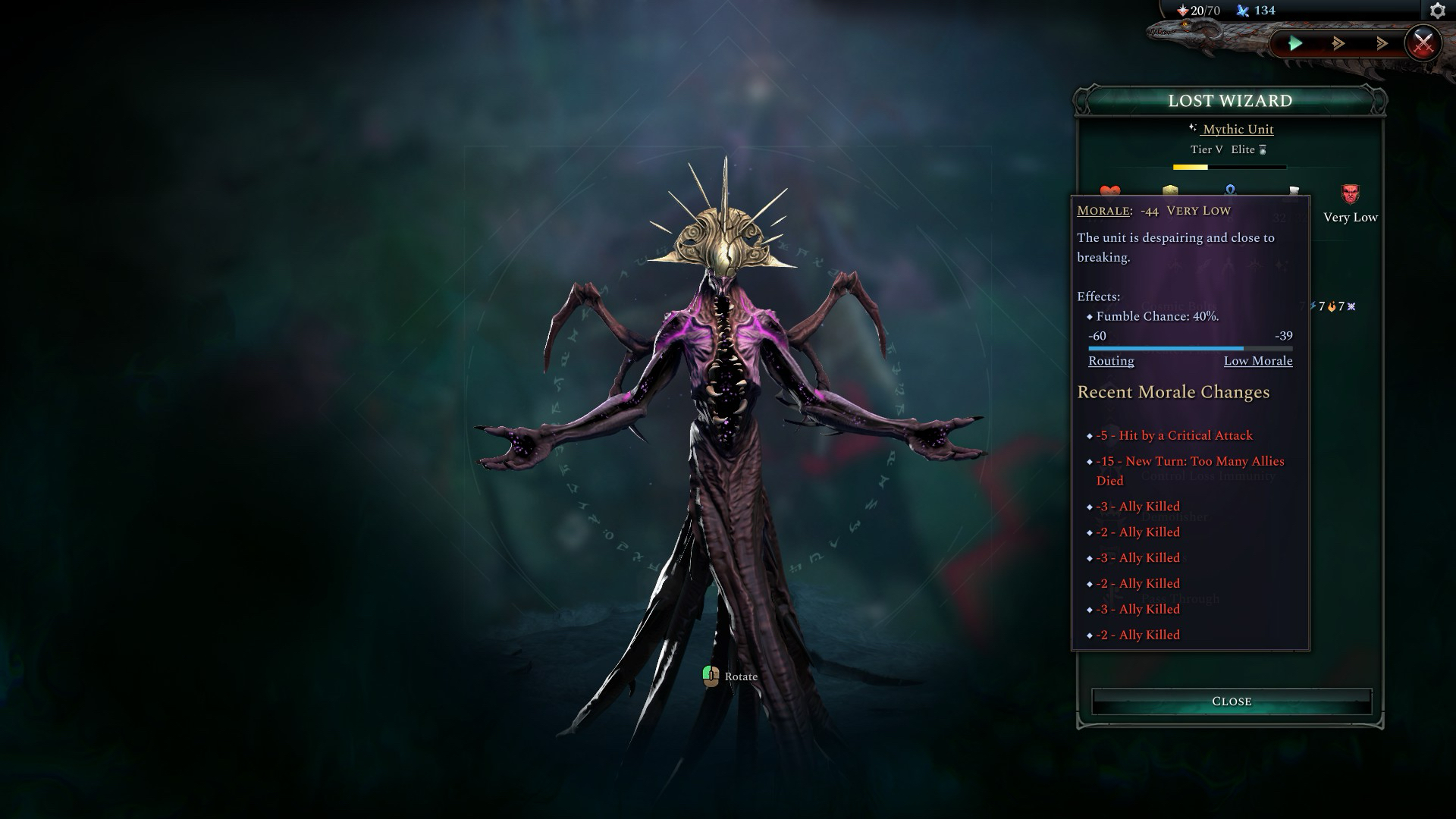The height and width of the screenshot is (819, 1456).
Task: Open the Mythic Unit link
Action: coord(1238,130)
